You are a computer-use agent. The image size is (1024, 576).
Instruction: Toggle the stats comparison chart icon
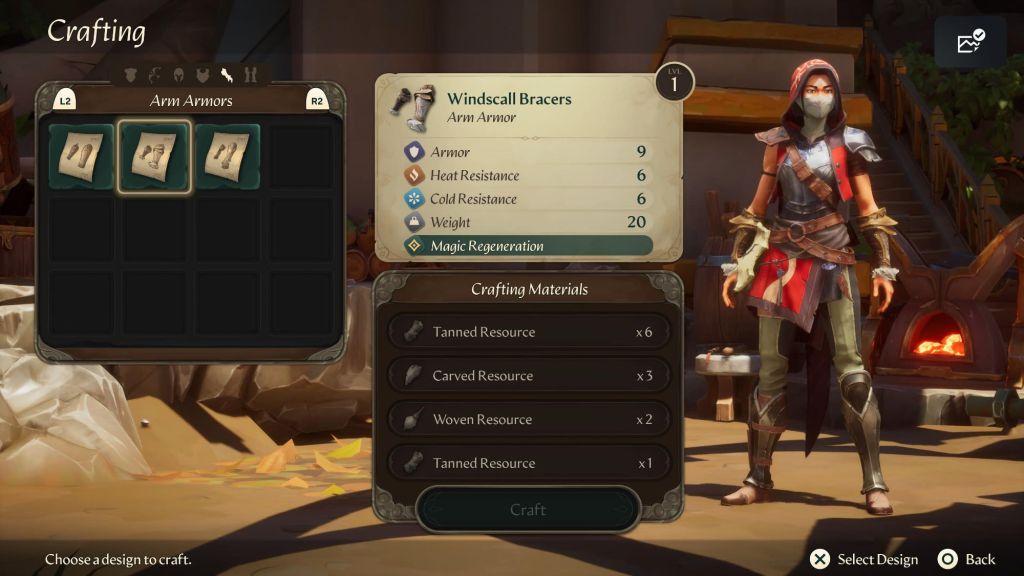point(970,41)
